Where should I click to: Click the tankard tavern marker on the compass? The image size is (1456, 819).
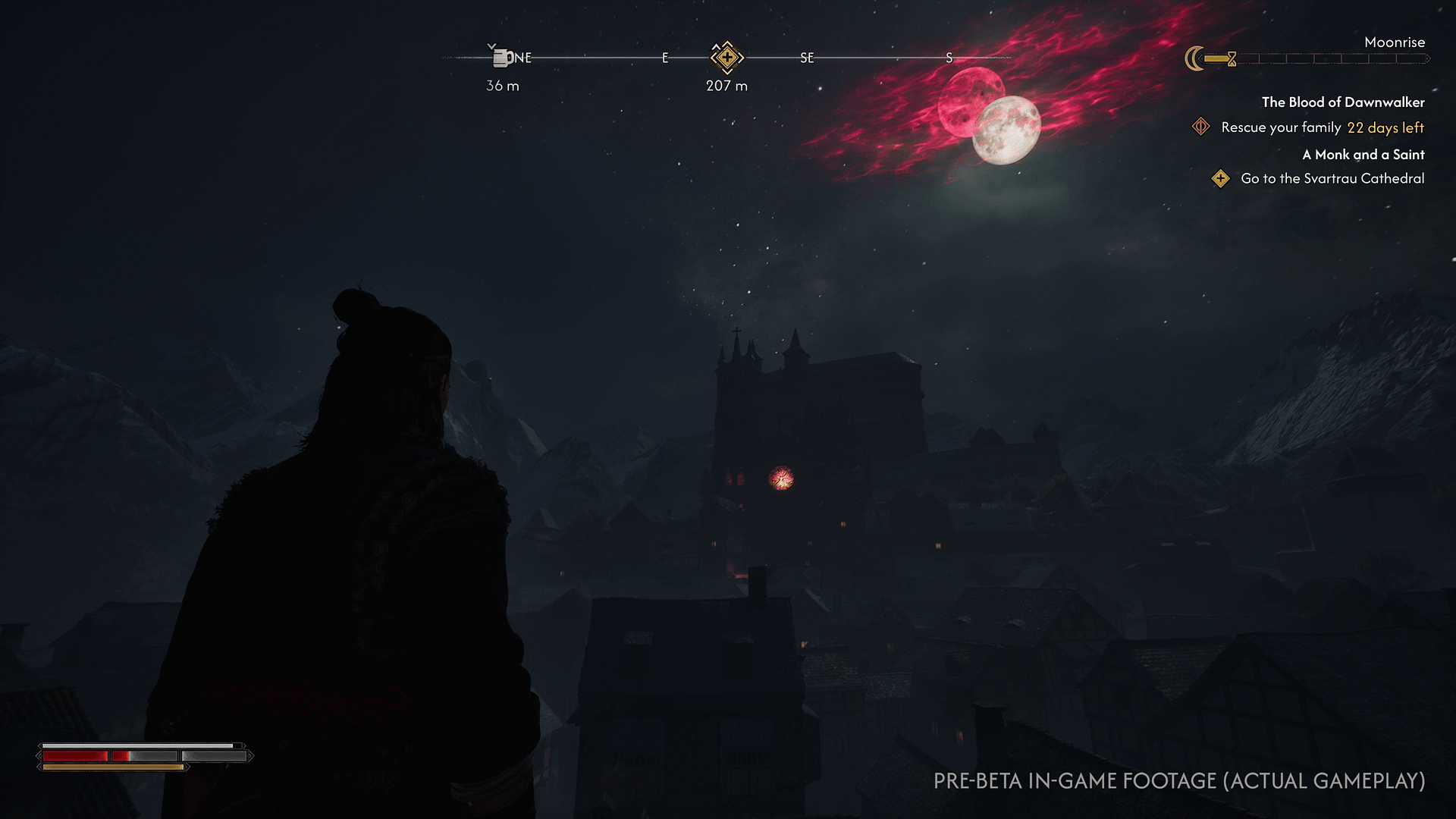tap(500, 57)
